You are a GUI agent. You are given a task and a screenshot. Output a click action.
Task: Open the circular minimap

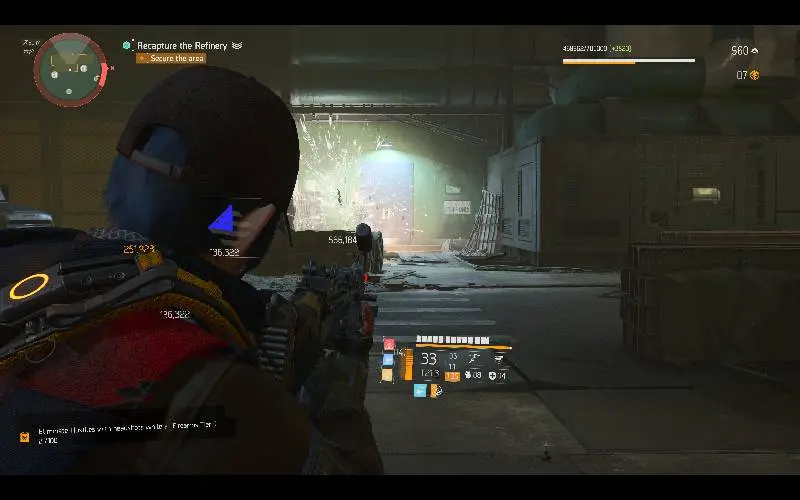click(x=69, y=70)
